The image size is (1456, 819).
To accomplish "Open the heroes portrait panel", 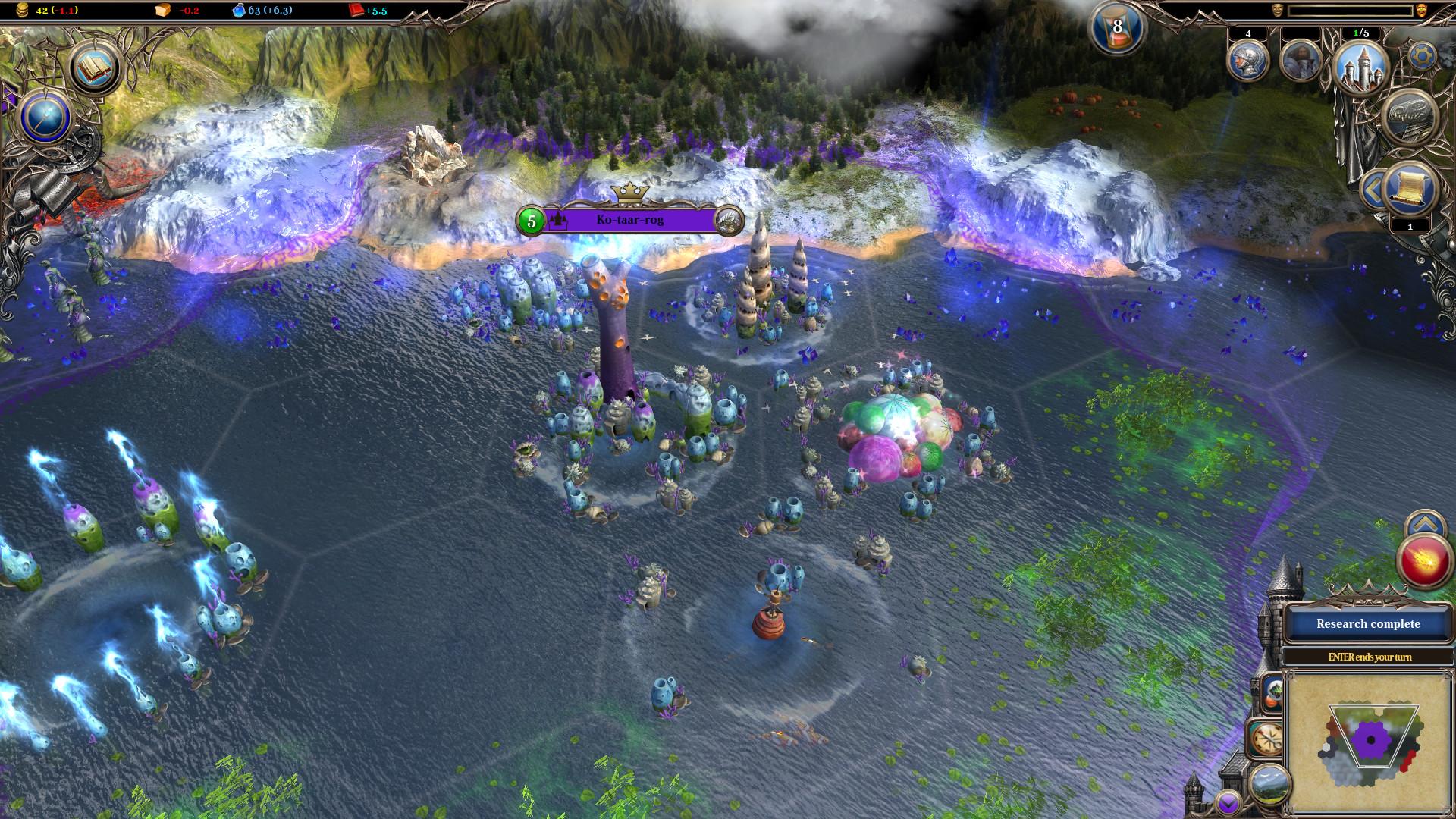I will [1301, 61].
